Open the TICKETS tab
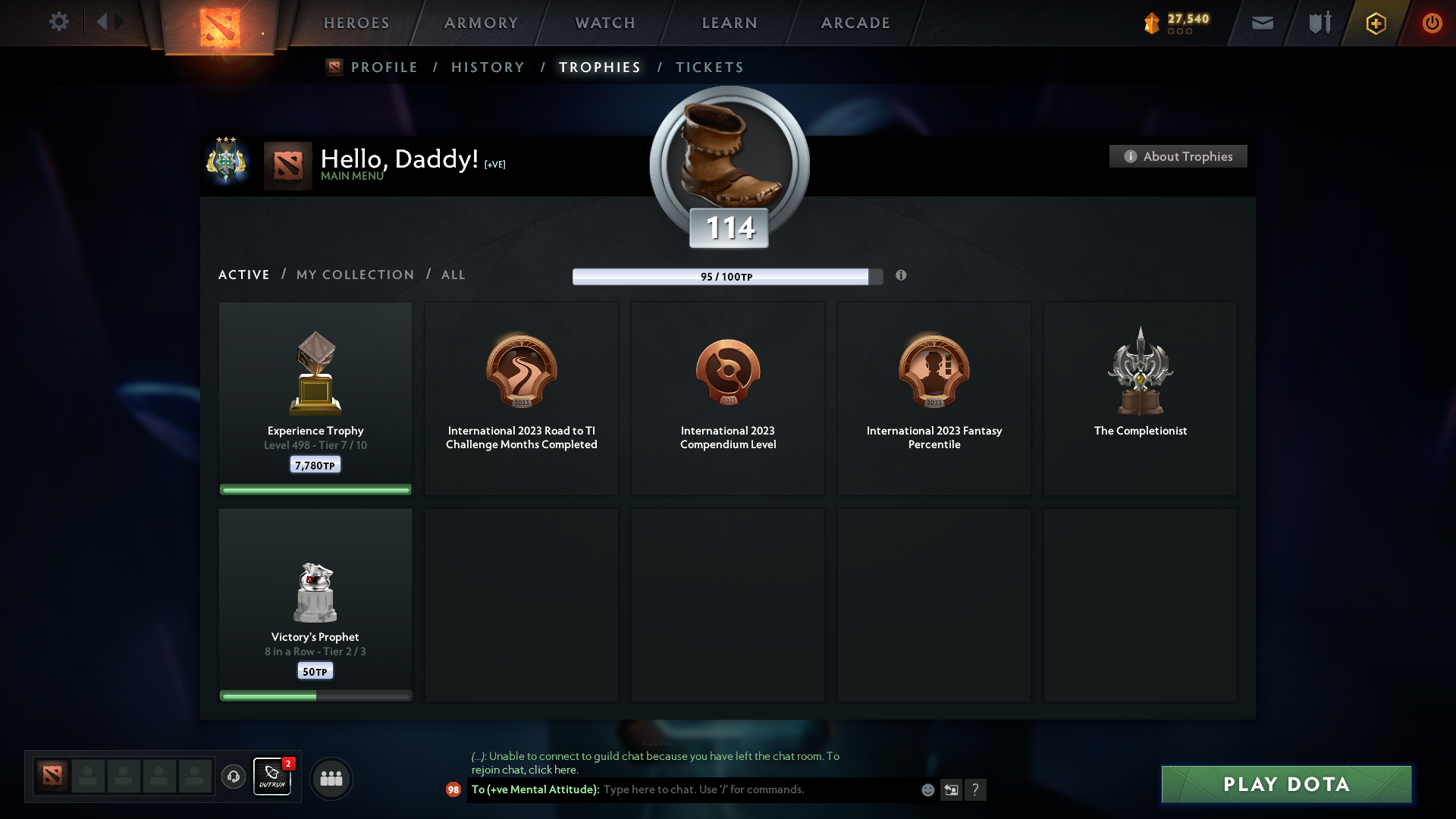 click(708, 67)
